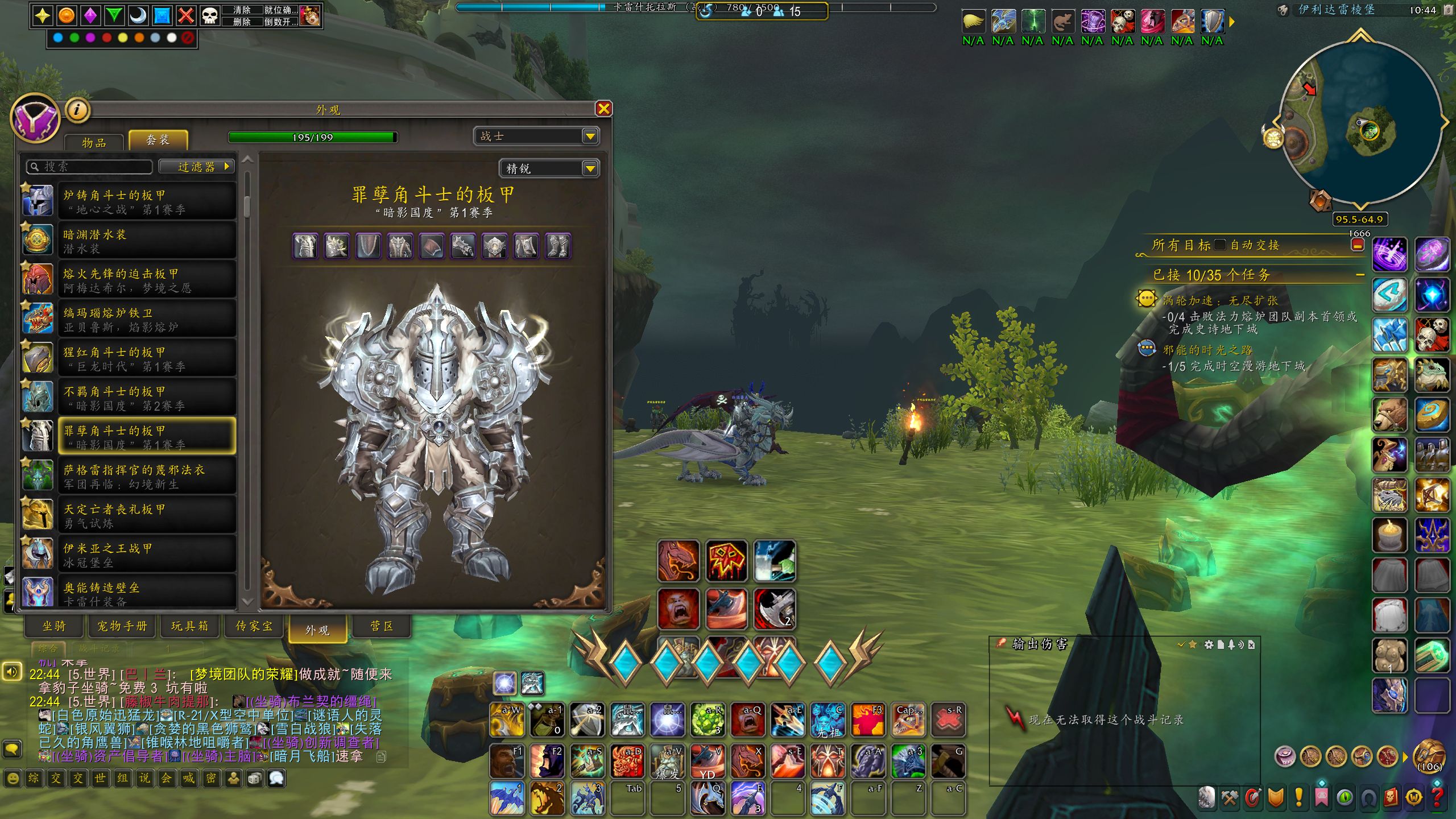Open the 传家宝 heirlooms tab
The width and height of the screenshot is (1456, 819).
pyautogui.click(x=254, y=626)
